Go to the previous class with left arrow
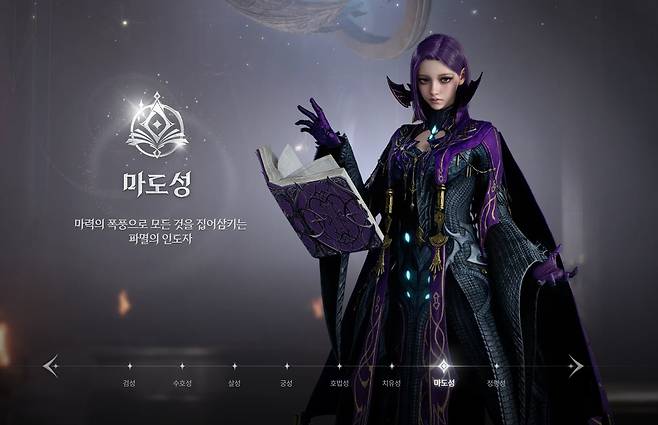The image size is (658, 425). pyautogui.click(x=51, y=366)
